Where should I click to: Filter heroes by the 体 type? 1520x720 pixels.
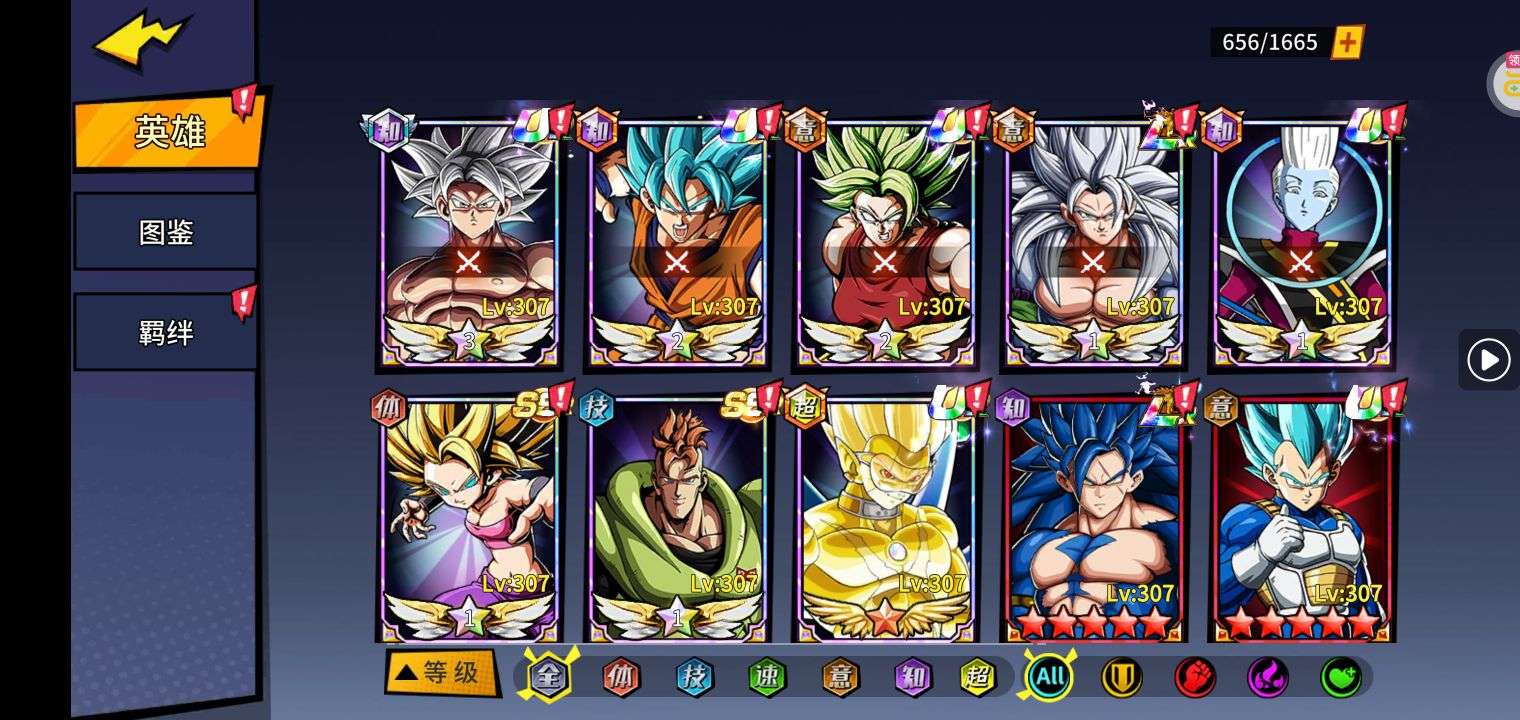[x=621, y=678]
